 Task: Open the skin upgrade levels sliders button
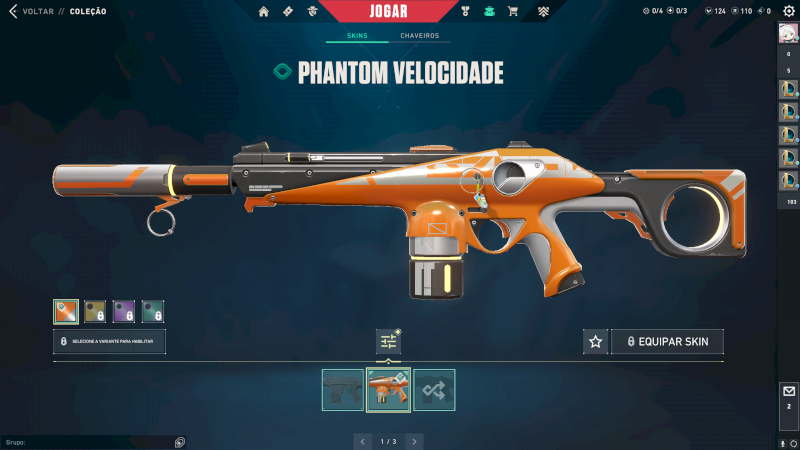point(388,342)
